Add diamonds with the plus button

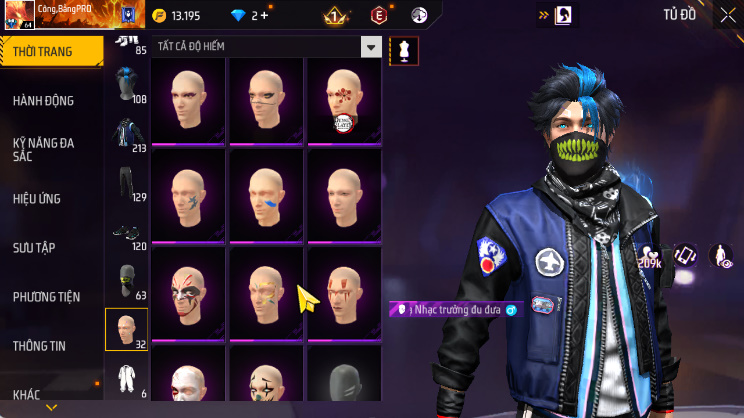tap(264, 16)
